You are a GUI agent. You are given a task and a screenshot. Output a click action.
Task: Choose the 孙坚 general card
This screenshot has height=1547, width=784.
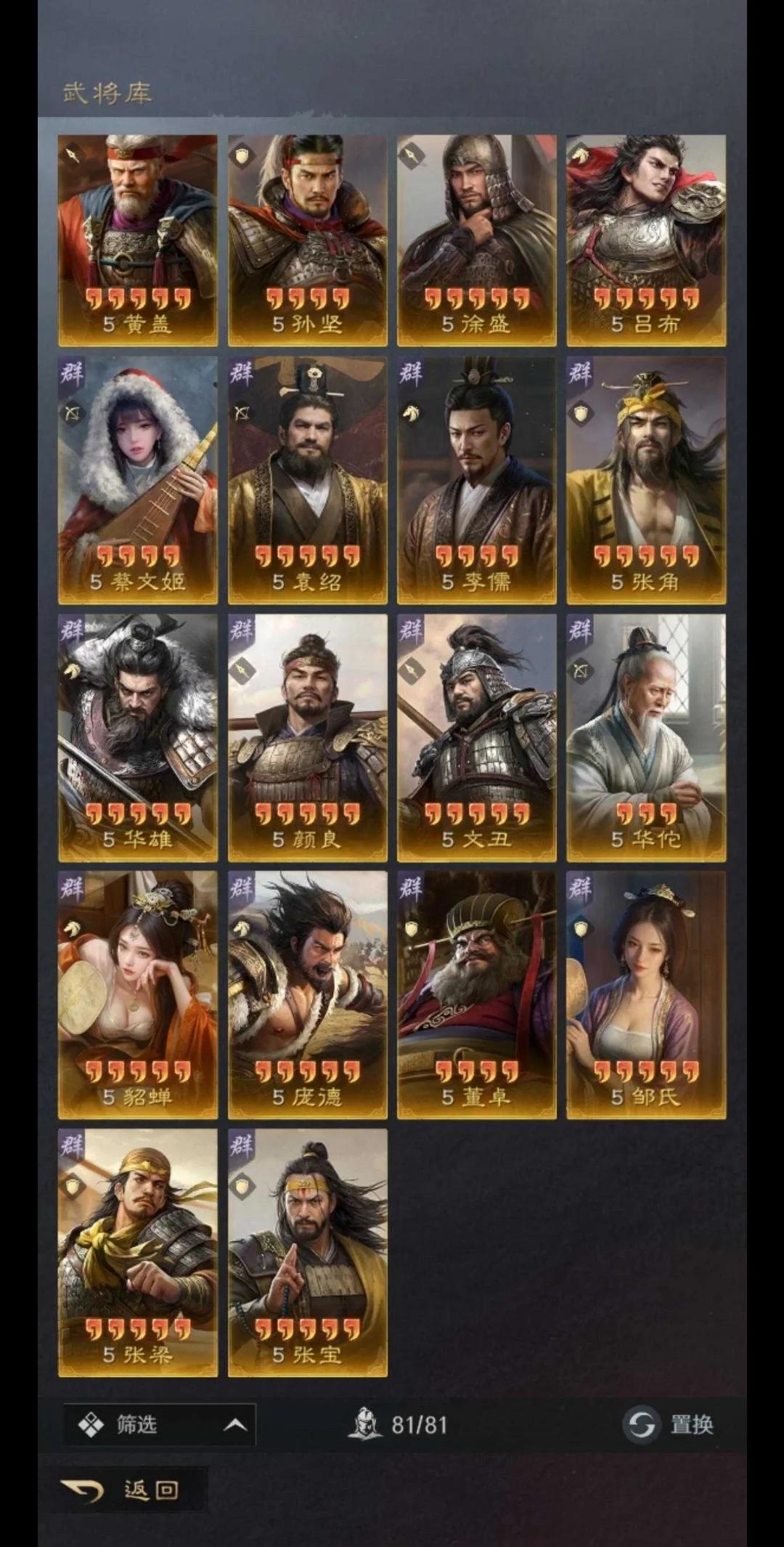pos(308,240)
